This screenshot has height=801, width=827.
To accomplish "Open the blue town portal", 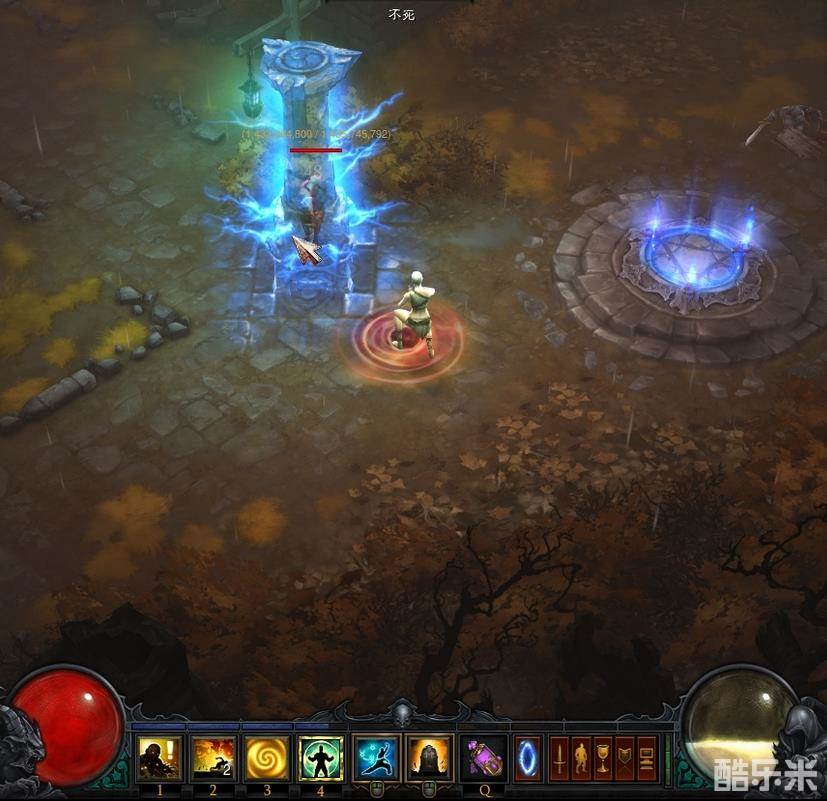I will [x=527, y=757].
